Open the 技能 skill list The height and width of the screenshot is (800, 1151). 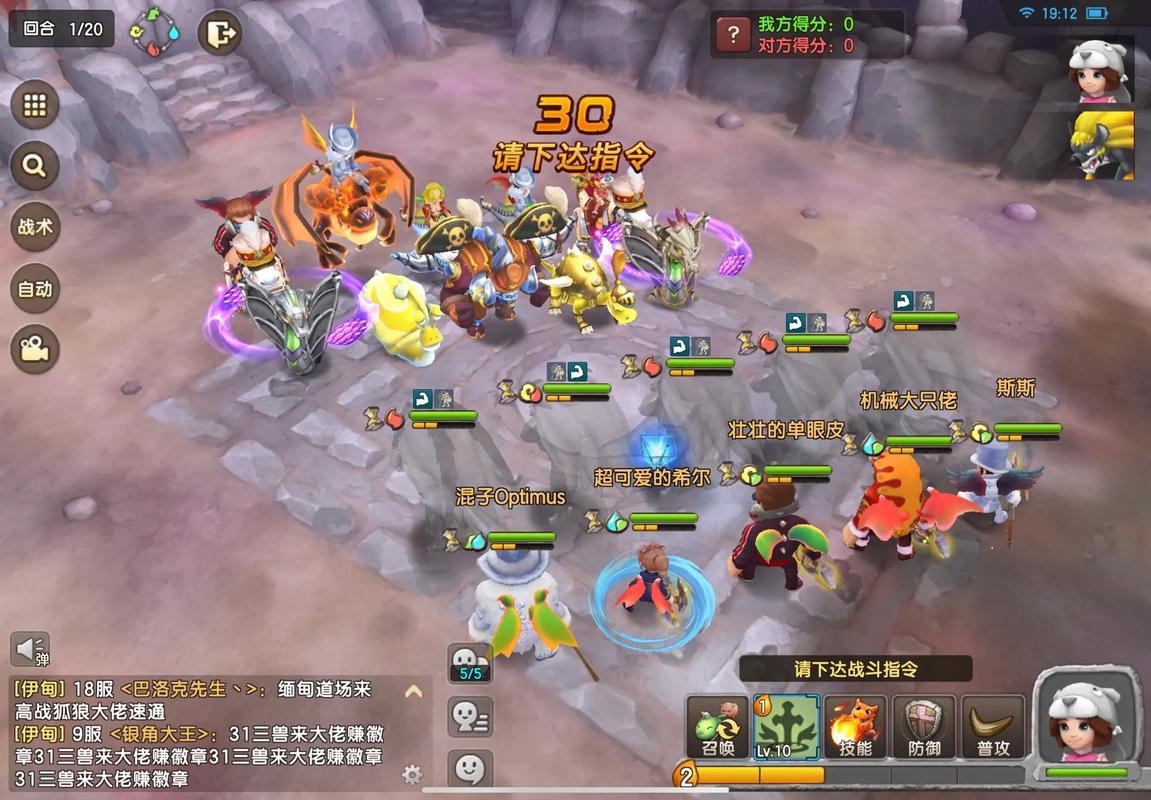(855, 728)
